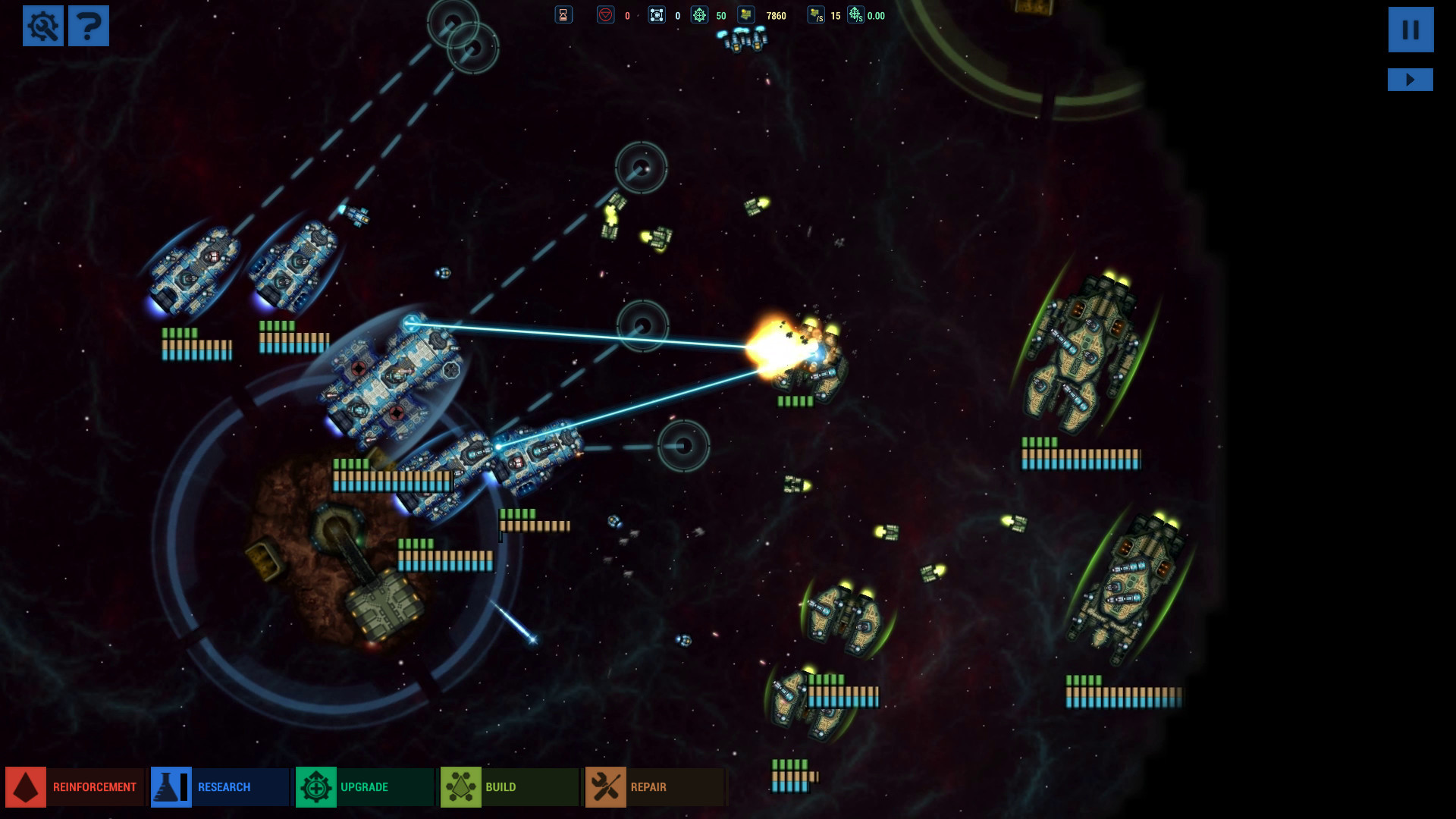This screenshot has height=819, width=1456.
Task: Click the gold-per-second income icon
Action: [x=817, y=15]
